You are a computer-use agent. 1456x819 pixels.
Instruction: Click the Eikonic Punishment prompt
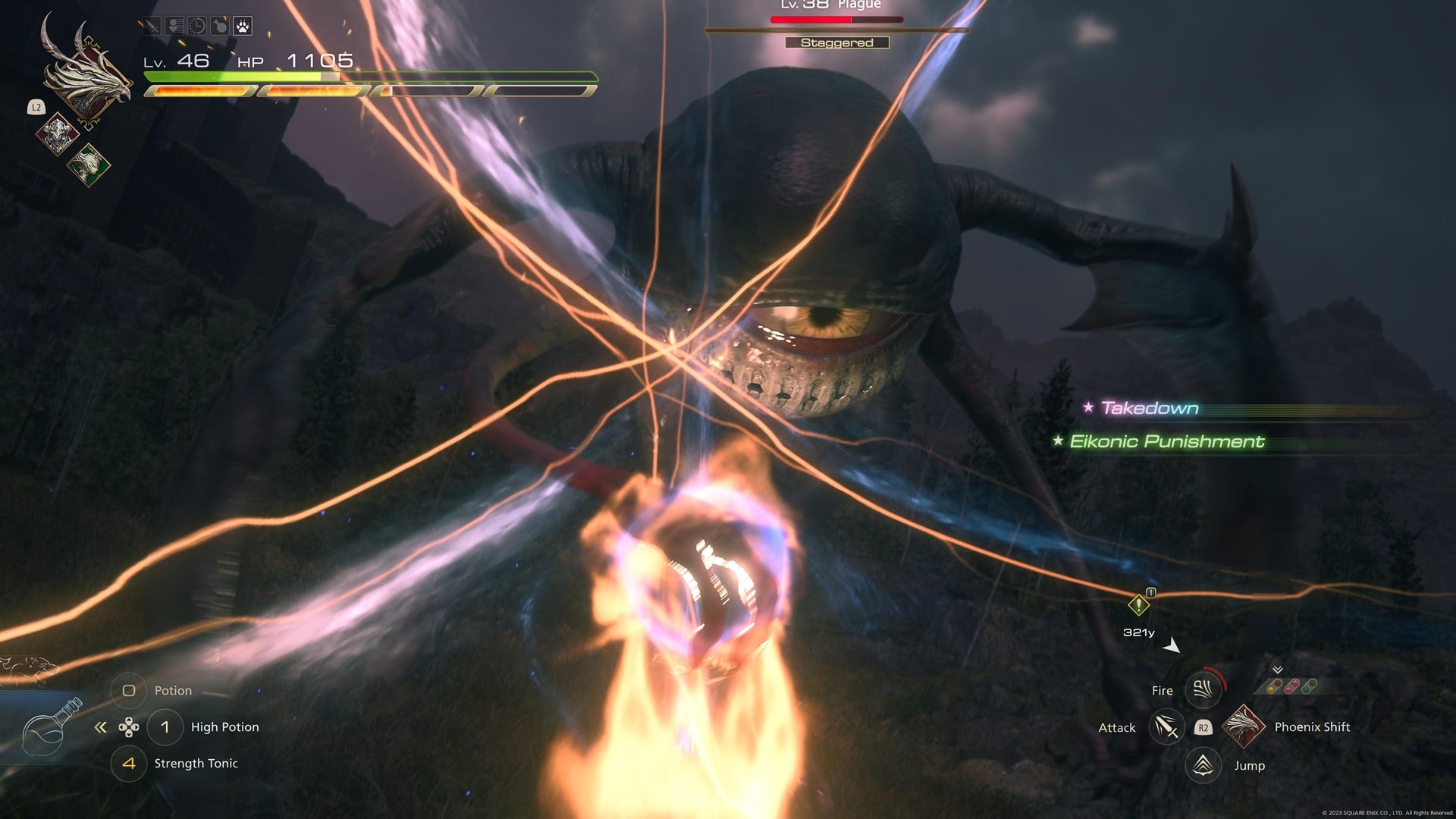pyautogui.click(x=1164, y=441)
